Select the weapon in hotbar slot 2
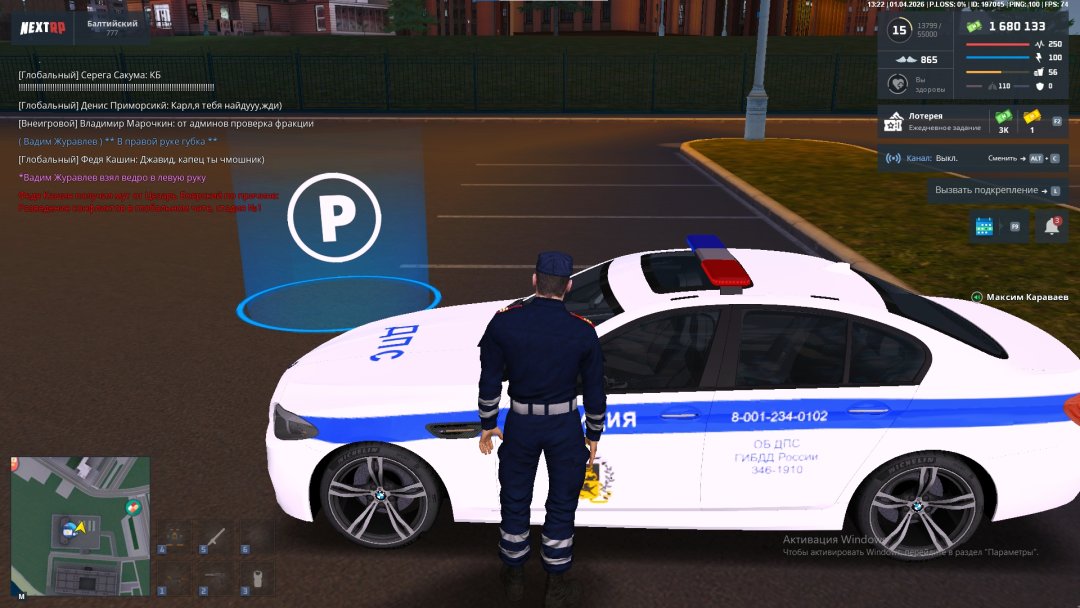Viewport: 1080px width, 608px height. click(216, 578)
